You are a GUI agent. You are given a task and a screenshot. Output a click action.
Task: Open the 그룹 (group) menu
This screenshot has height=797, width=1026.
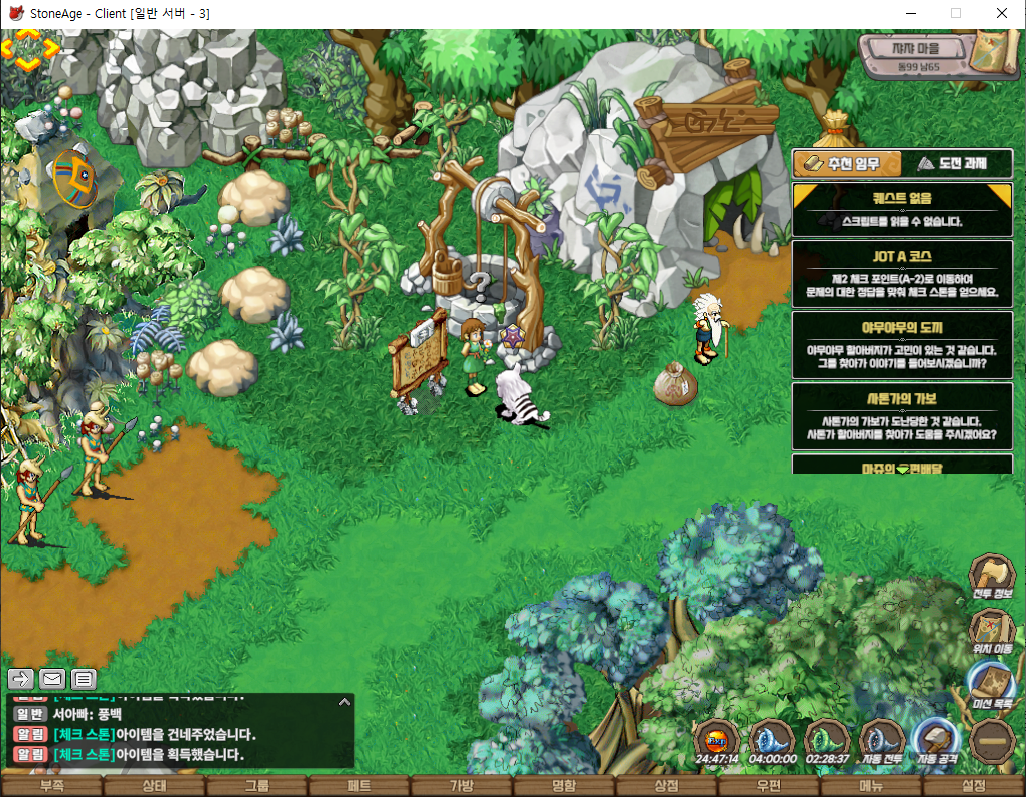click(x=256, y=786)
